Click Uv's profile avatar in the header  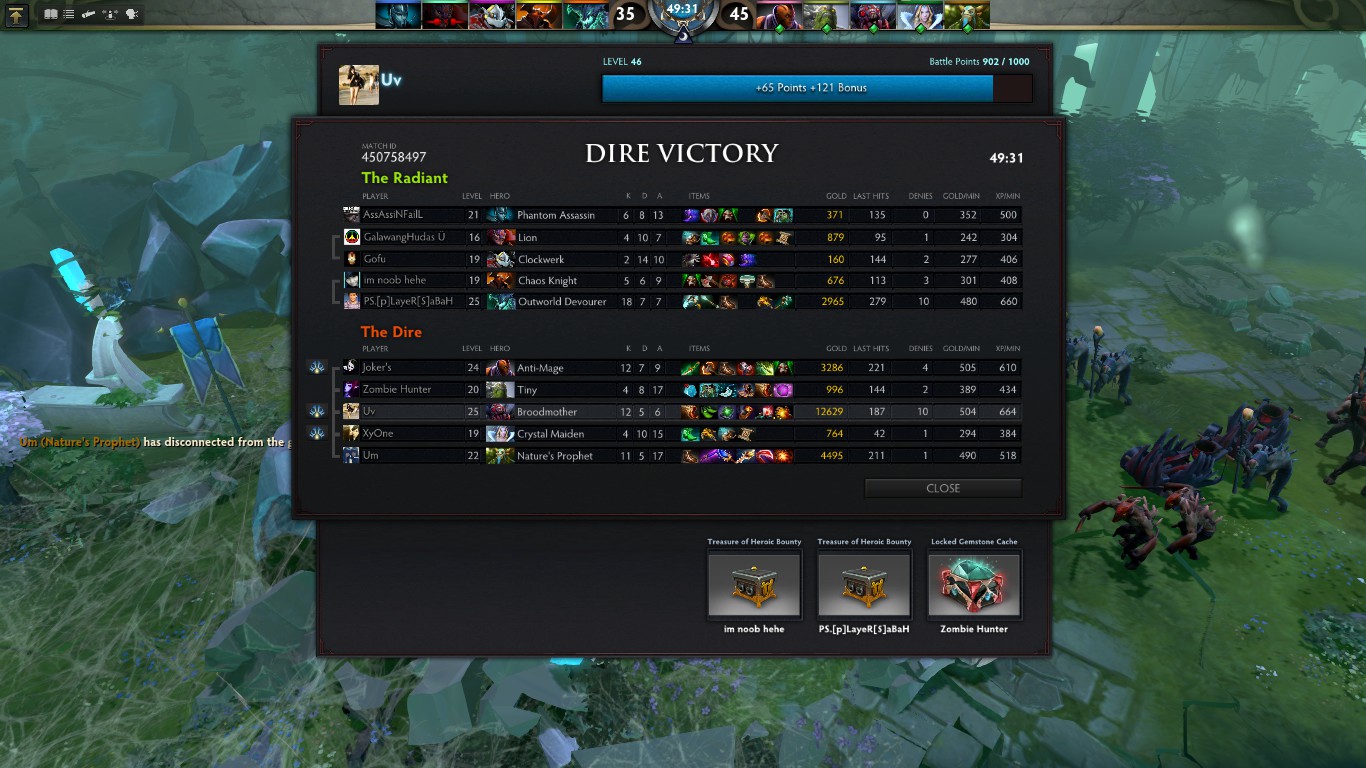359,85
